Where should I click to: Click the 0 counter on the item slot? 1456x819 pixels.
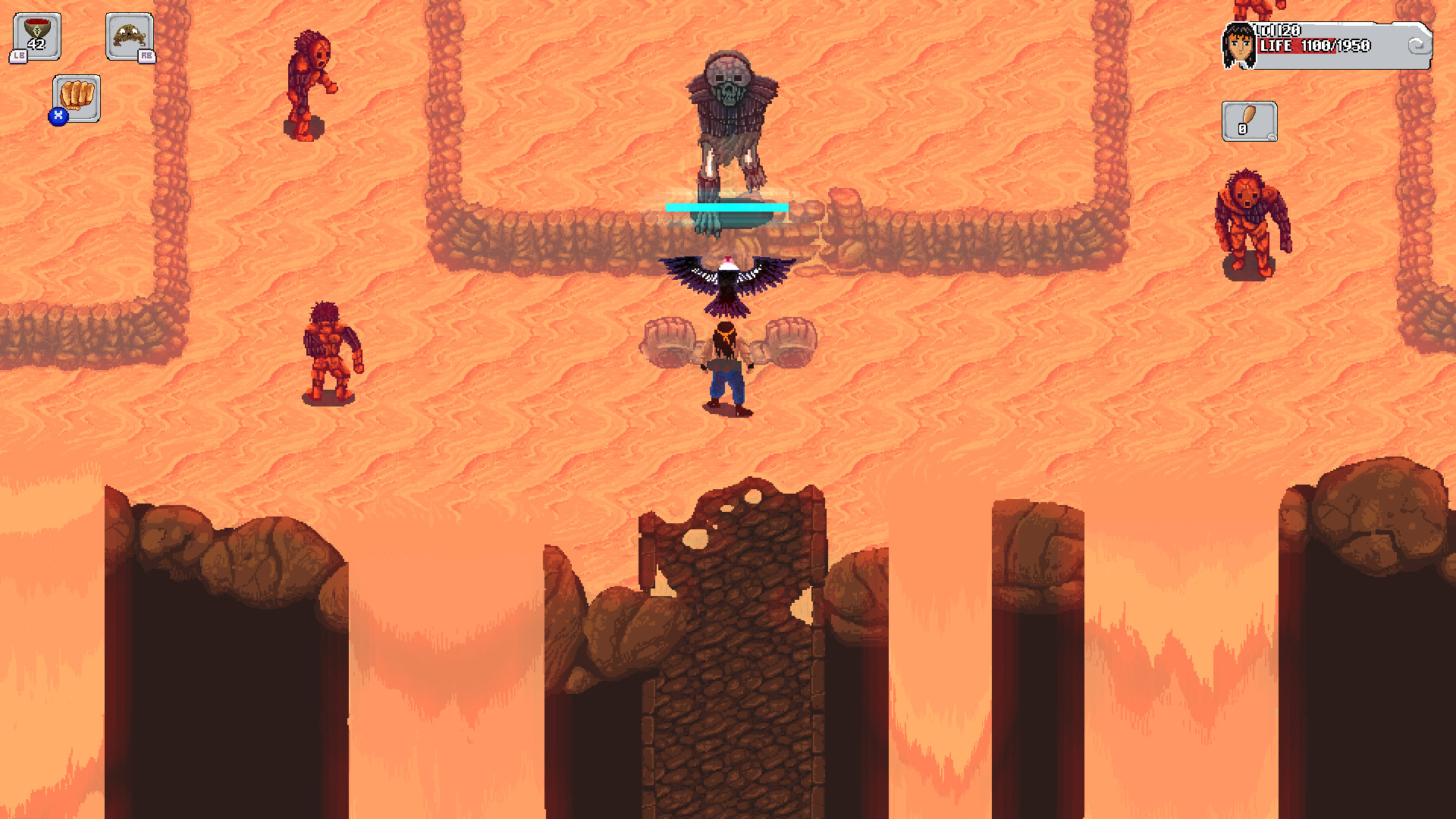click(1241, 128)
